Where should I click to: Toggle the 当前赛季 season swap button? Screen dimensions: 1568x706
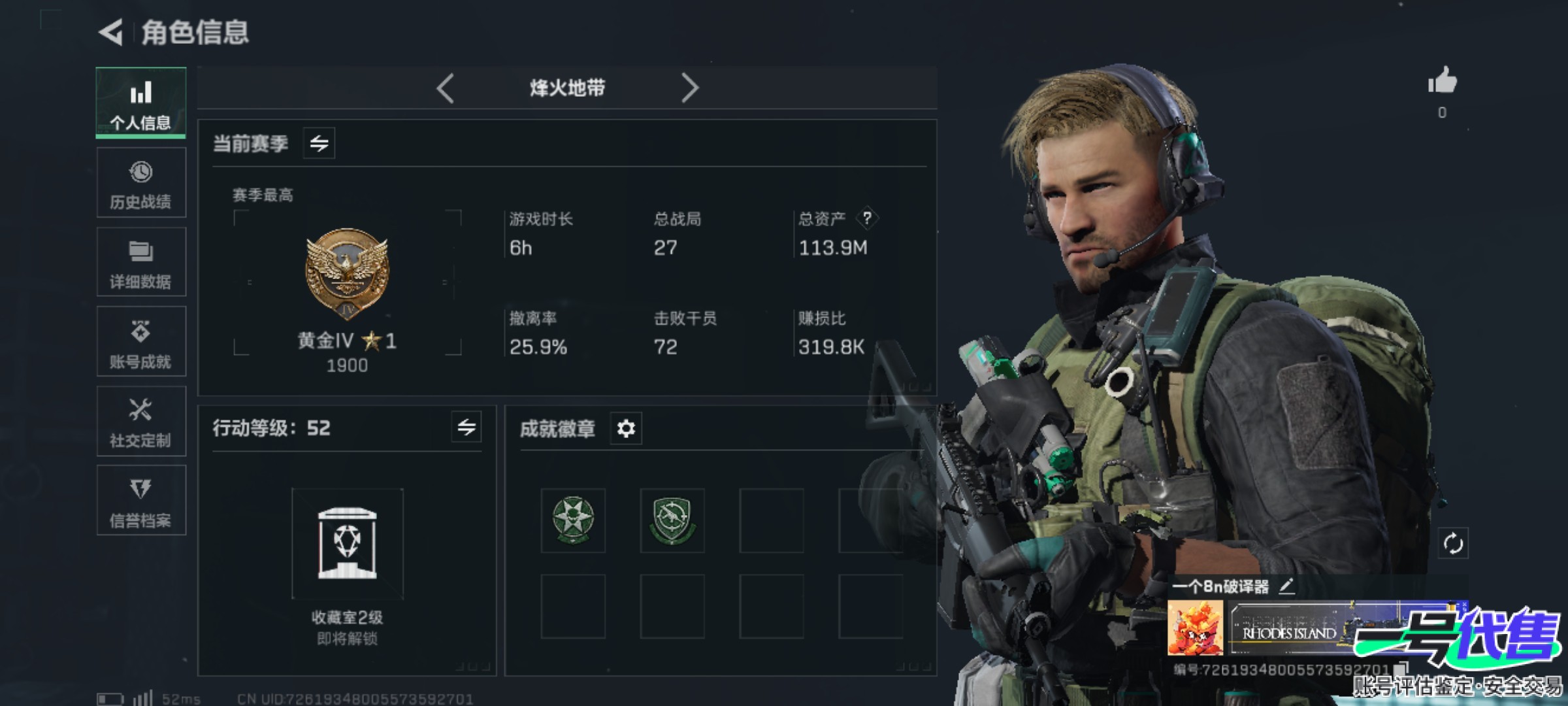(x=319, y=143)
